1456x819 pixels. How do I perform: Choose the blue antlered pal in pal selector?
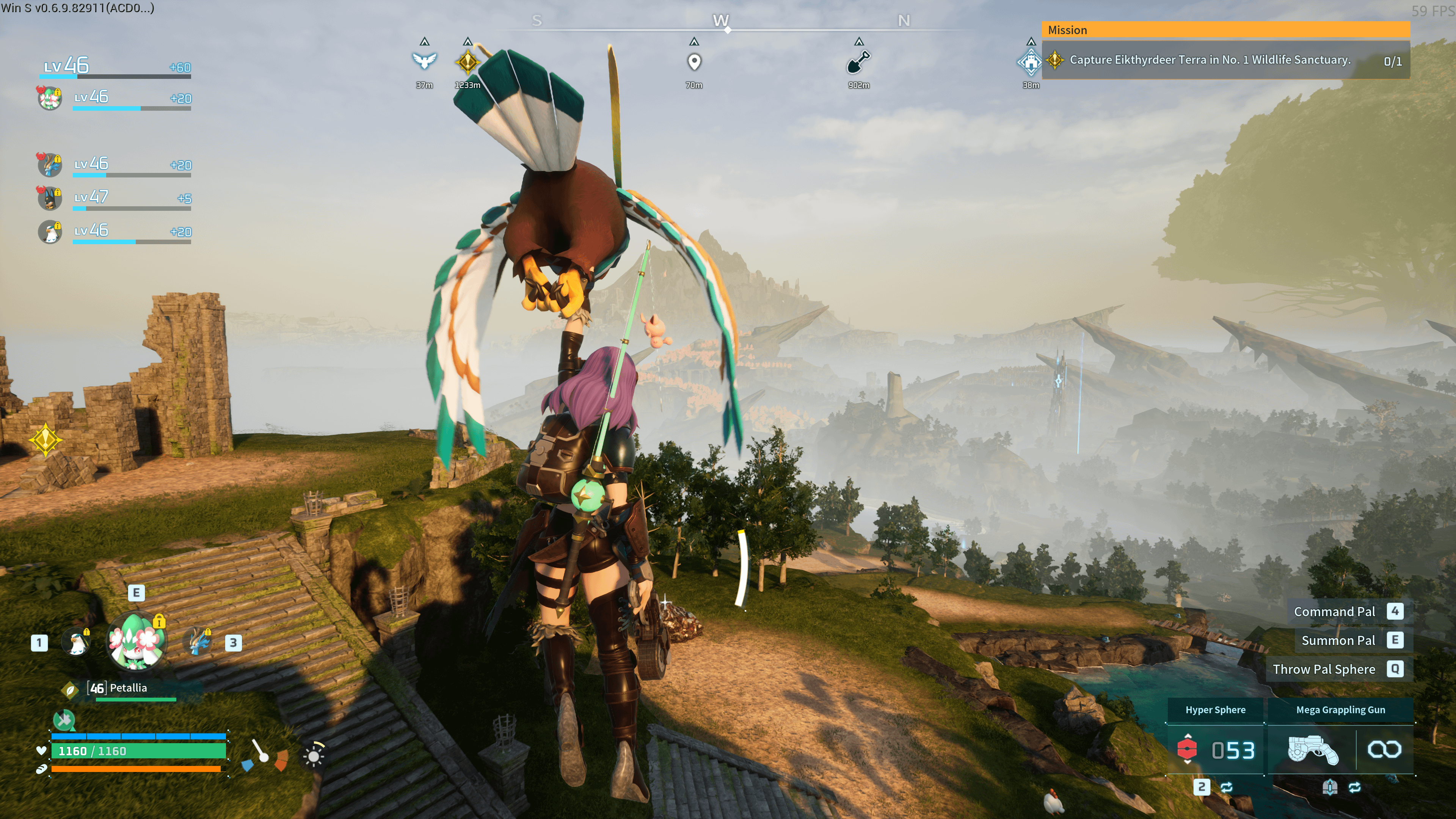[198, 642]
